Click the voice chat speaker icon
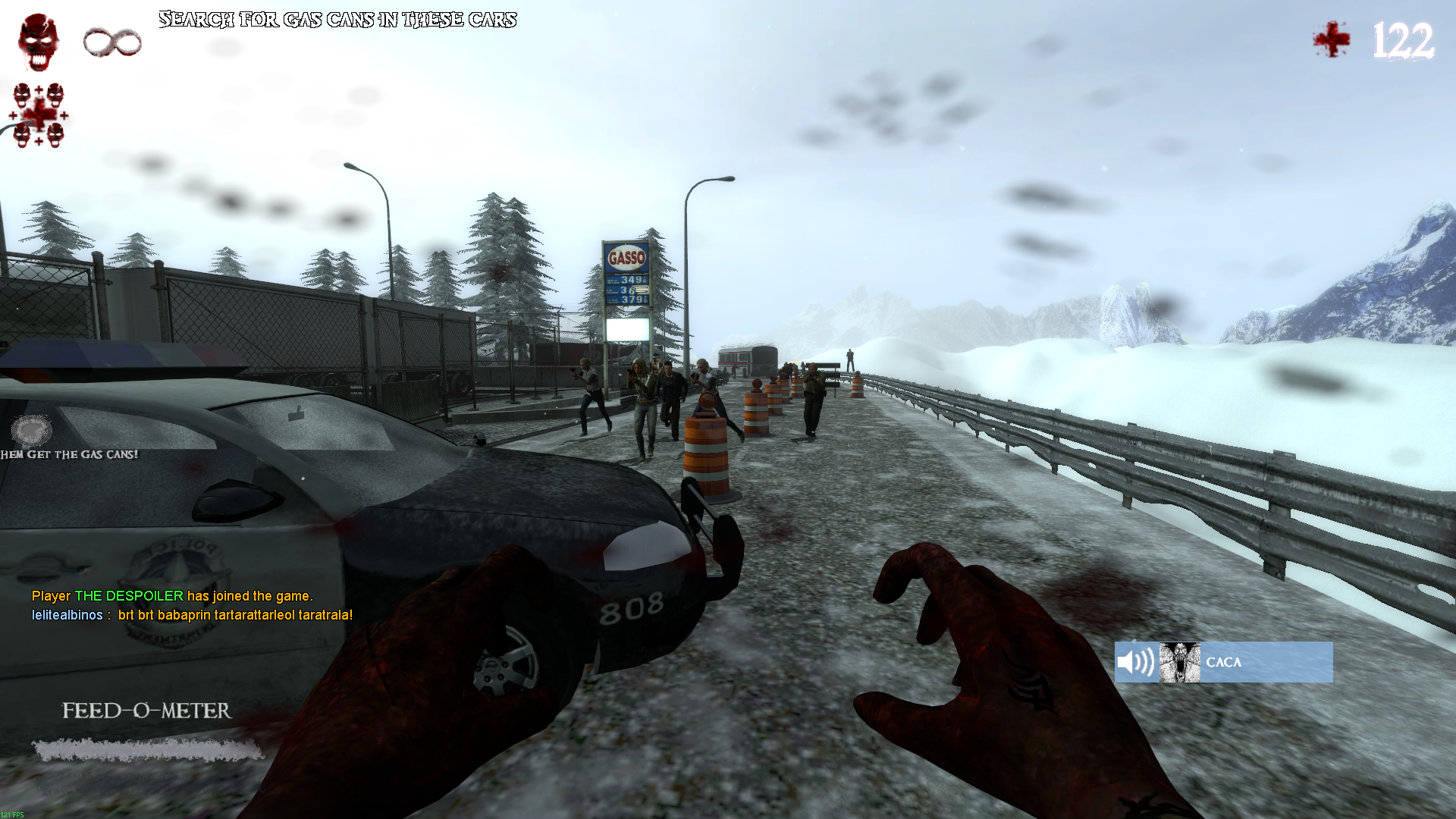1456x819 pixels. point(1135,662)
